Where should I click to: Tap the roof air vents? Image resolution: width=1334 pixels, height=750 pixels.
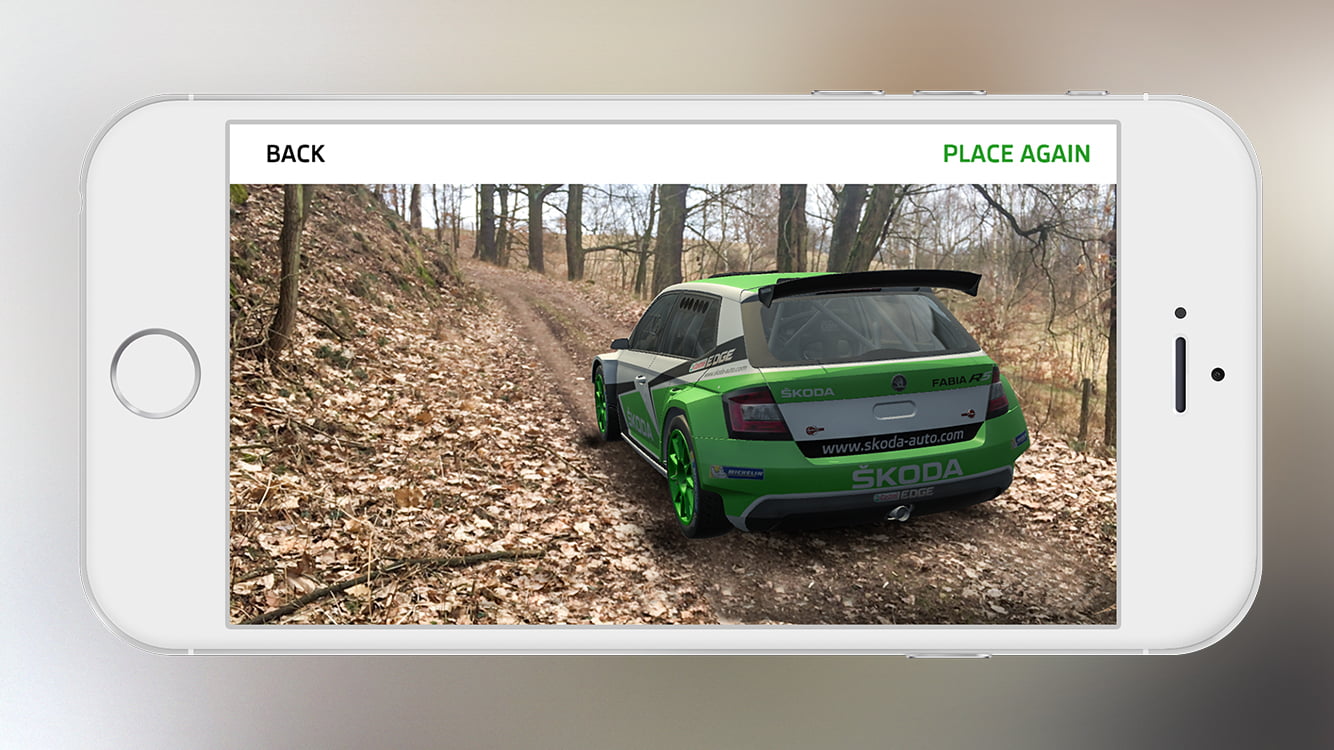(x=692, y=303)
